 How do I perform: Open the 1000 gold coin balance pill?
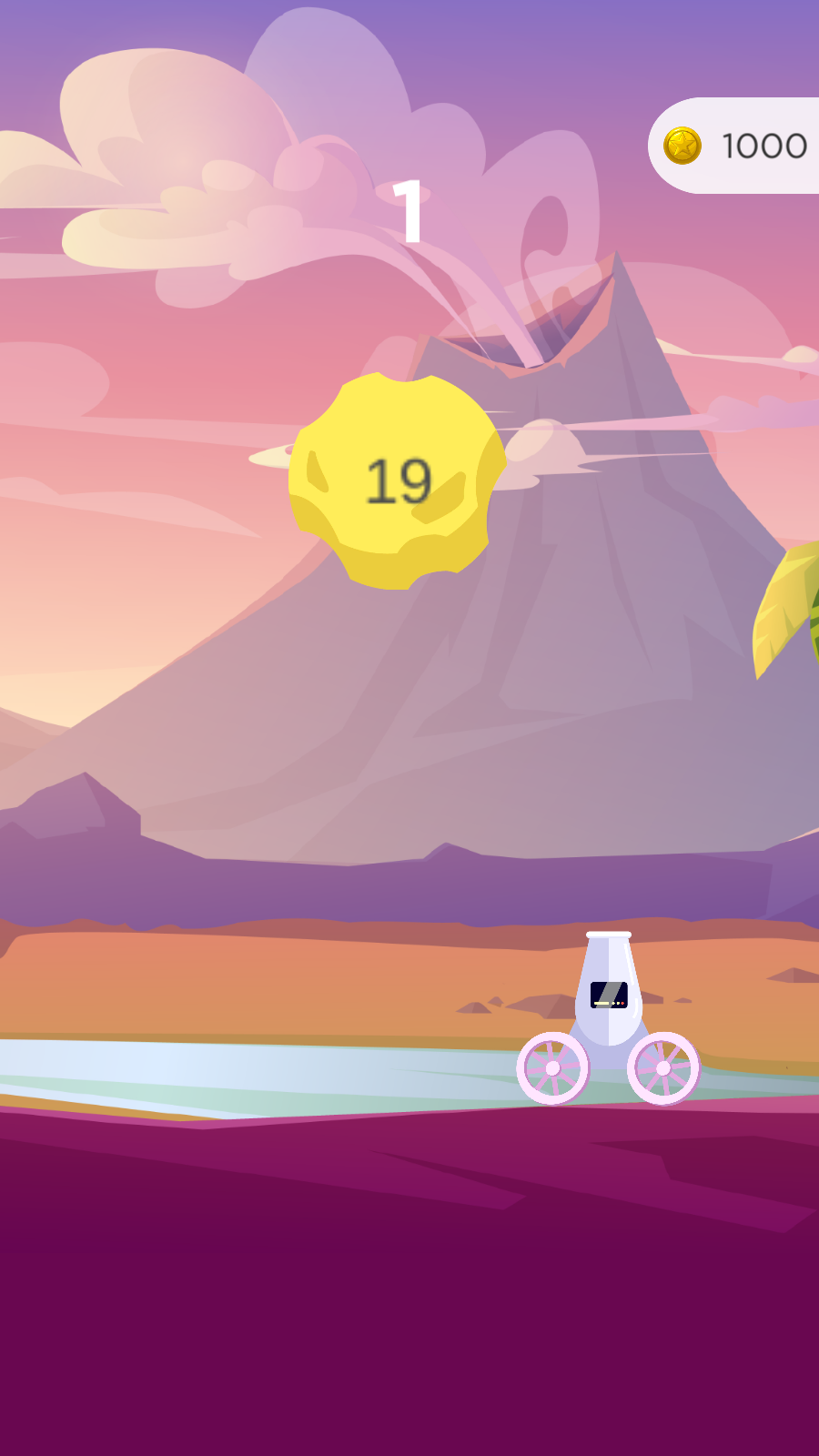[x=737, y=146]
